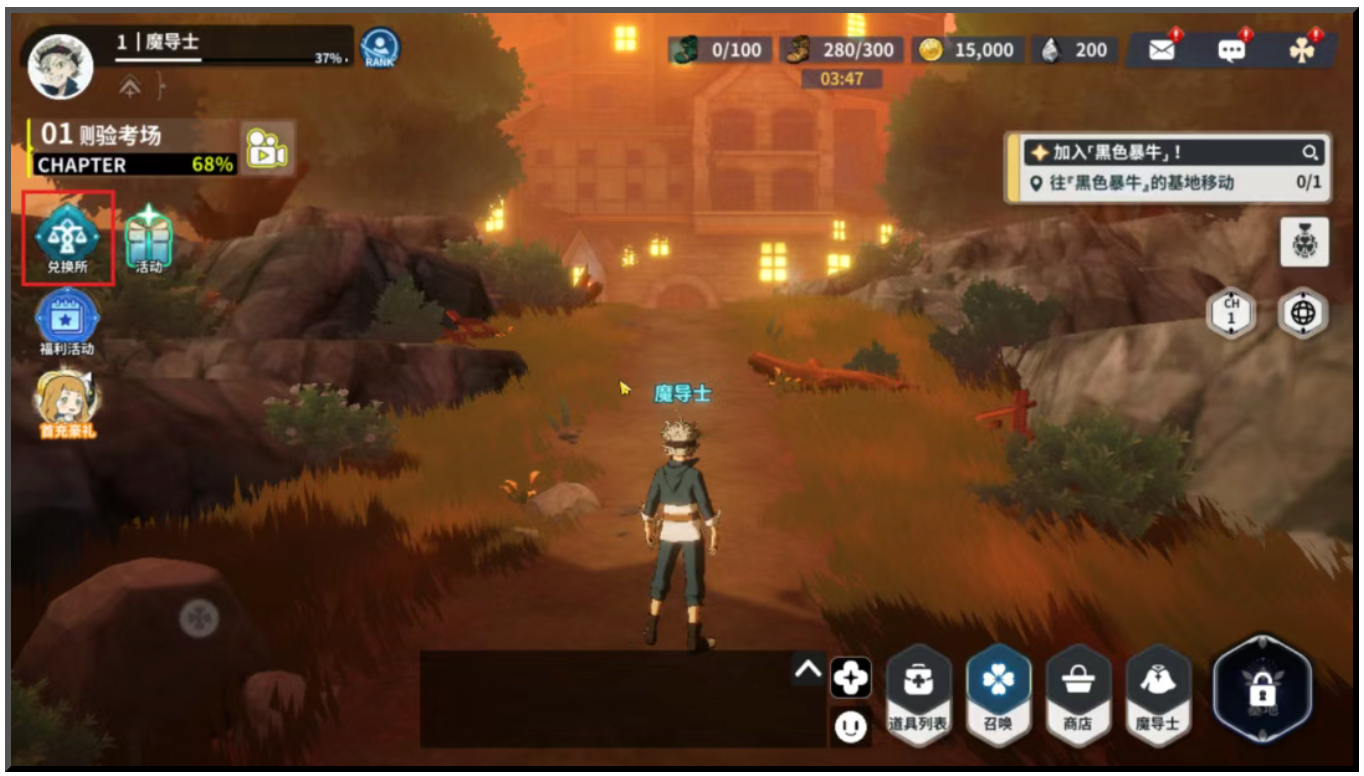Open the 兑换所 exchange shop

click(68, 238)
